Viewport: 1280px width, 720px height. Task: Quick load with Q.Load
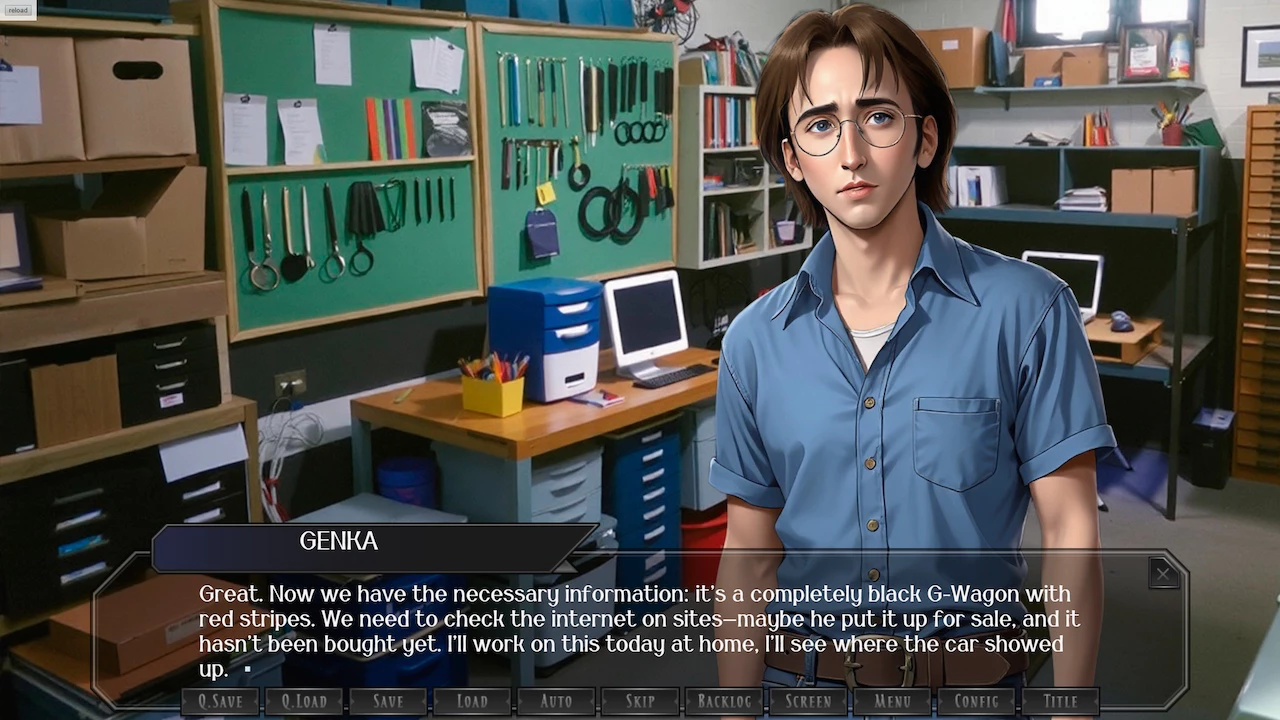[304, 701]
